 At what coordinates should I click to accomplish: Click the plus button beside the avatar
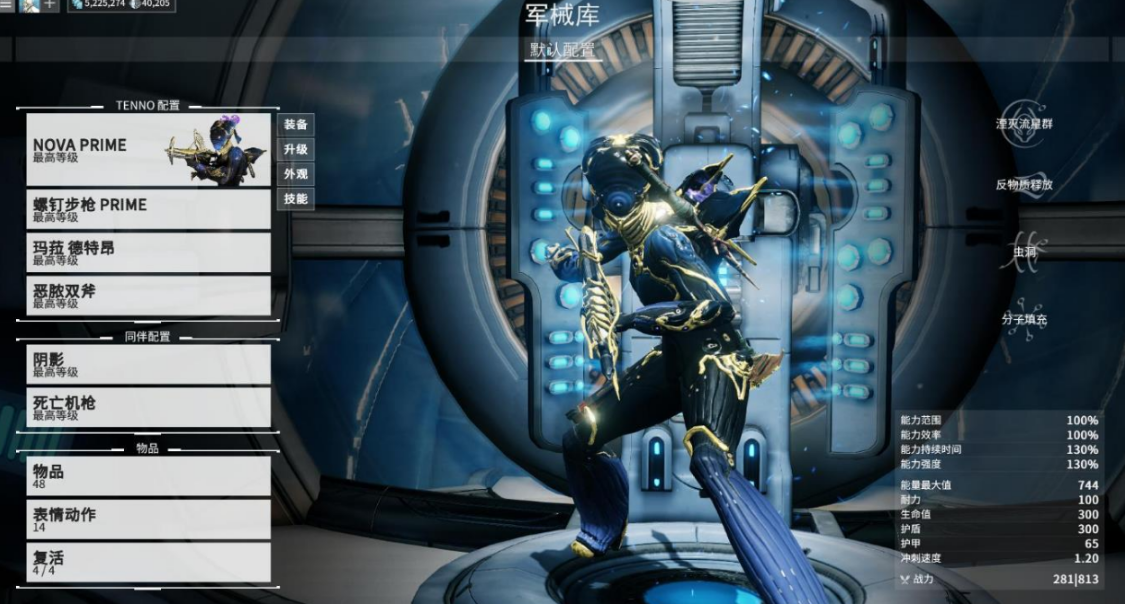[50, 5]
